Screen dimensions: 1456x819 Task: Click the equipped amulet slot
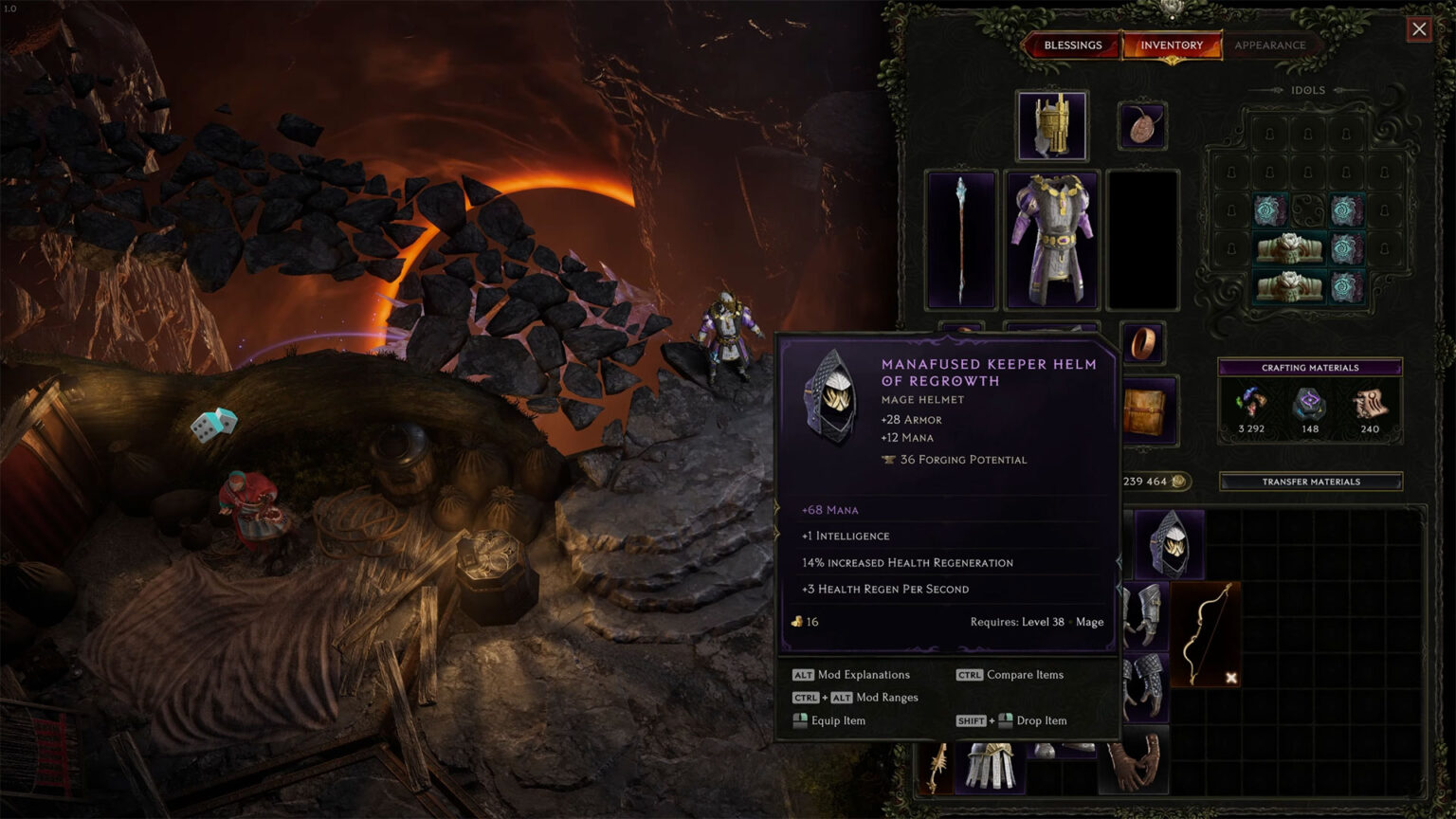point(1141,126)
